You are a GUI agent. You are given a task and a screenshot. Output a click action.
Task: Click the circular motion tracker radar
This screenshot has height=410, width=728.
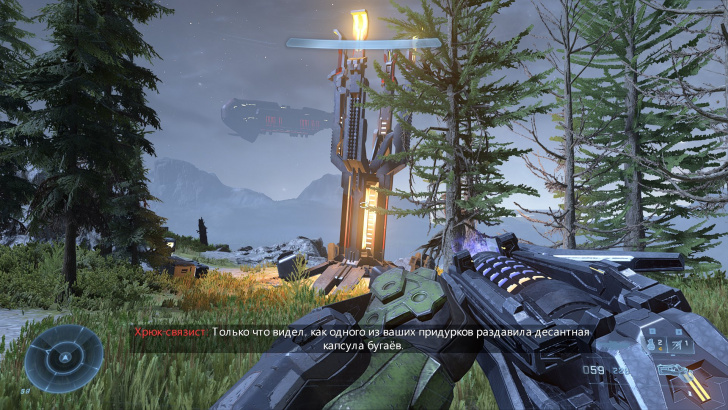[x=65, y=358]
